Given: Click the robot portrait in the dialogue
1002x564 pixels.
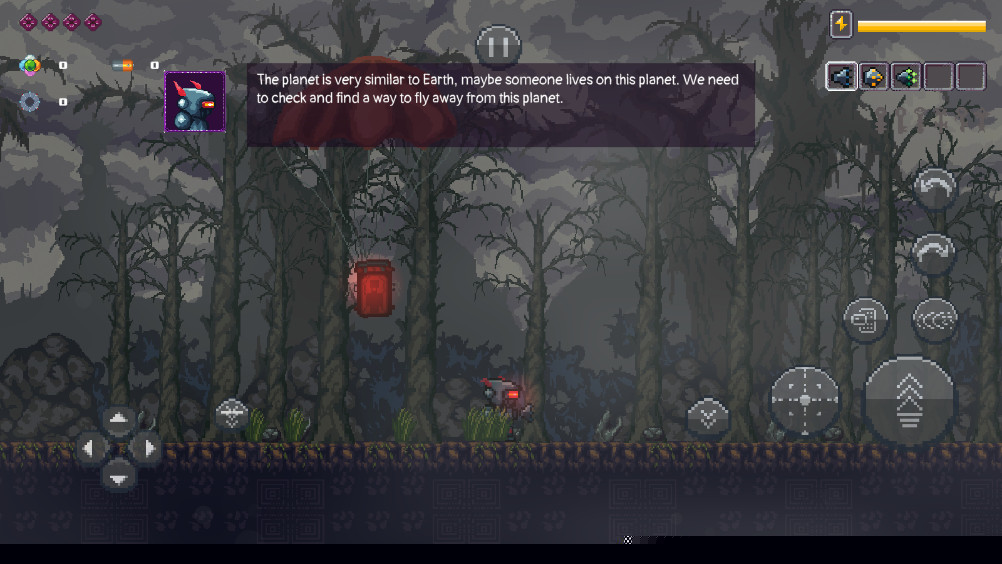Looking at the screenshot, I should (x=194, y=102).
